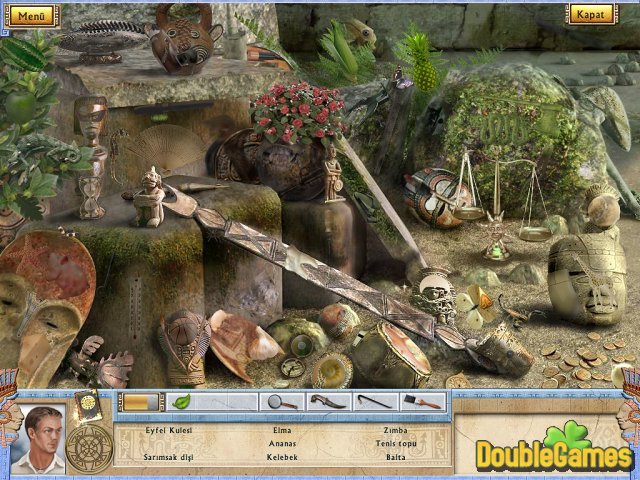Select the brush tool slot
Image resolution: width=640 pixels, height=480 pixels.
[422, 402]
